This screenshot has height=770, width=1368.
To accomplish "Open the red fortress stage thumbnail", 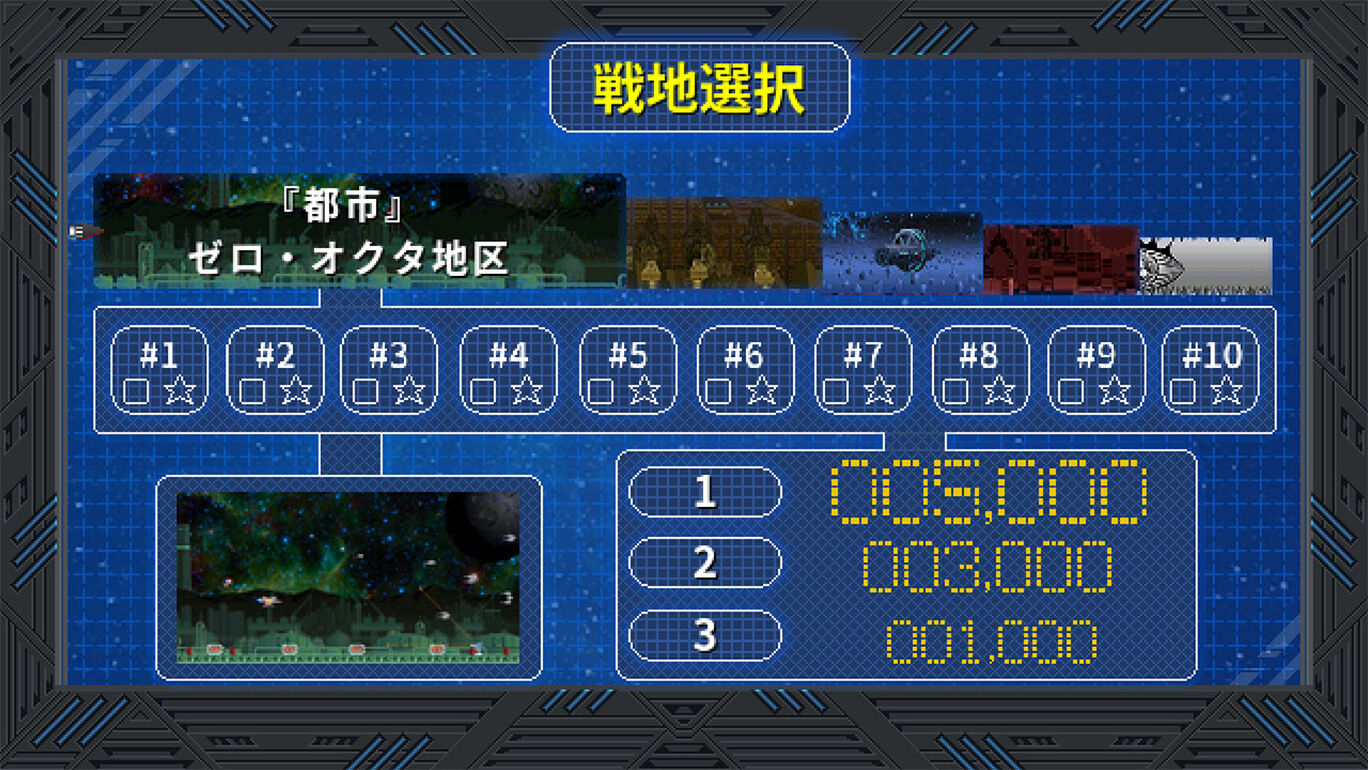I will click(x=1063, y=255).
